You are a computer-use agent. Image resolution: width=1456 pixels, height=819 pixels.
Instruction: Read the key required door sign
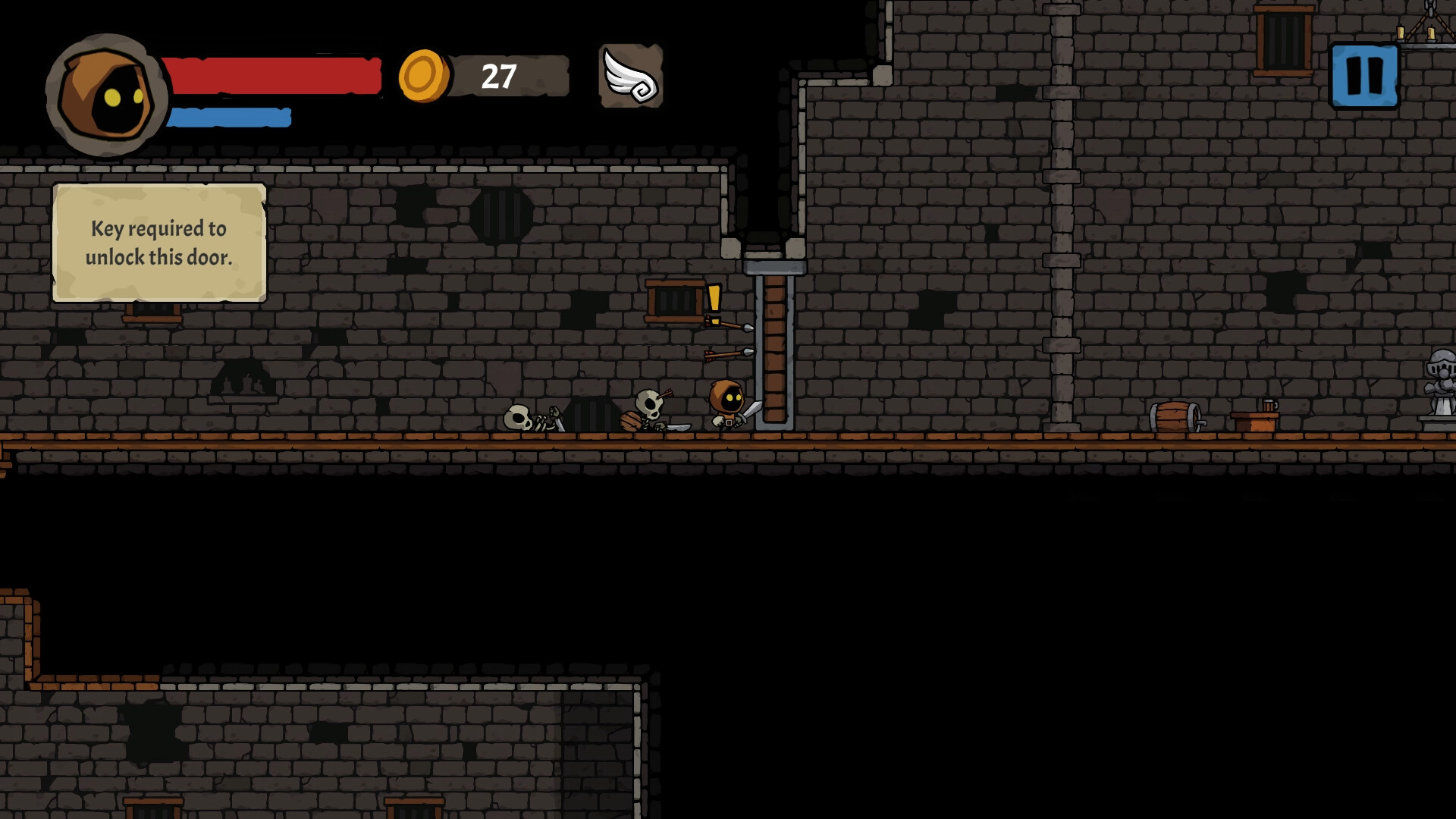pyautogui.click(x=159, y=241)
